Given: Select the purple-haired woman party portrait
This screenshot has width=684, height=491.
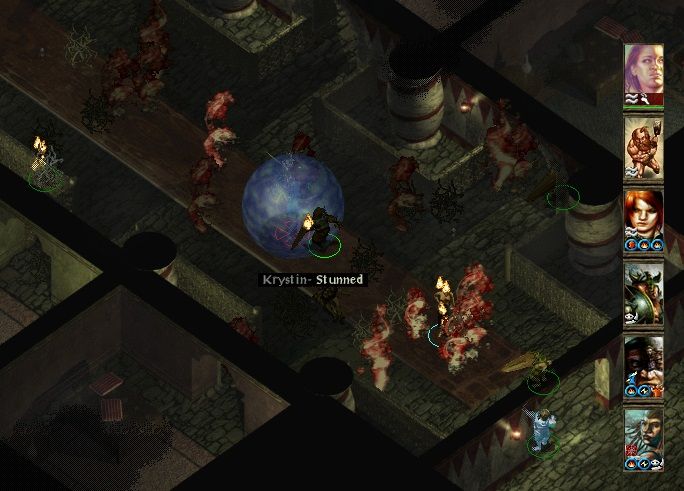Looking at the screenshot, I should point(643,70).
